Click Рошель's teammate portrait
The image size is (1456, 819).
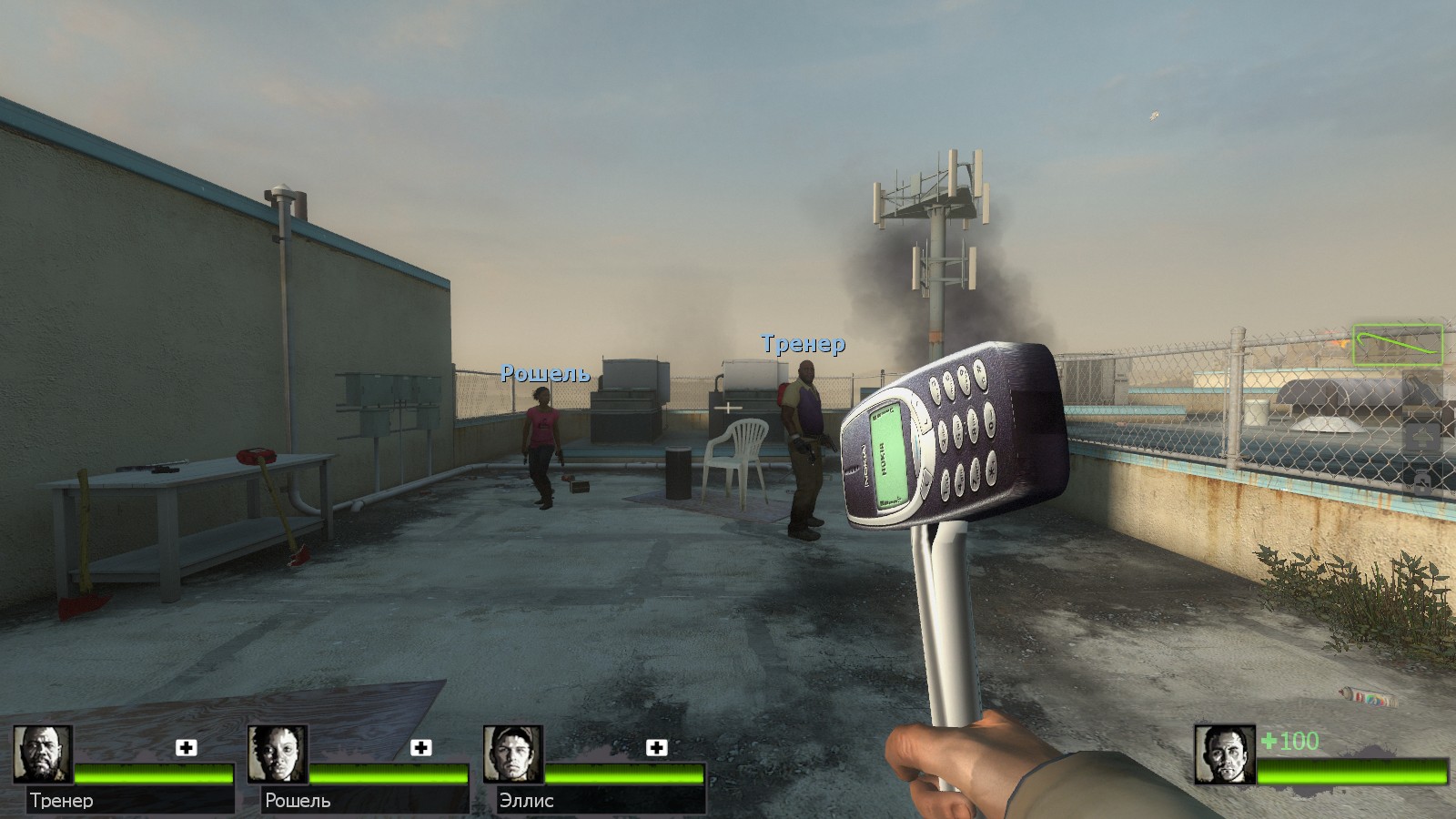pyautogui.click(x=278, y=754)
